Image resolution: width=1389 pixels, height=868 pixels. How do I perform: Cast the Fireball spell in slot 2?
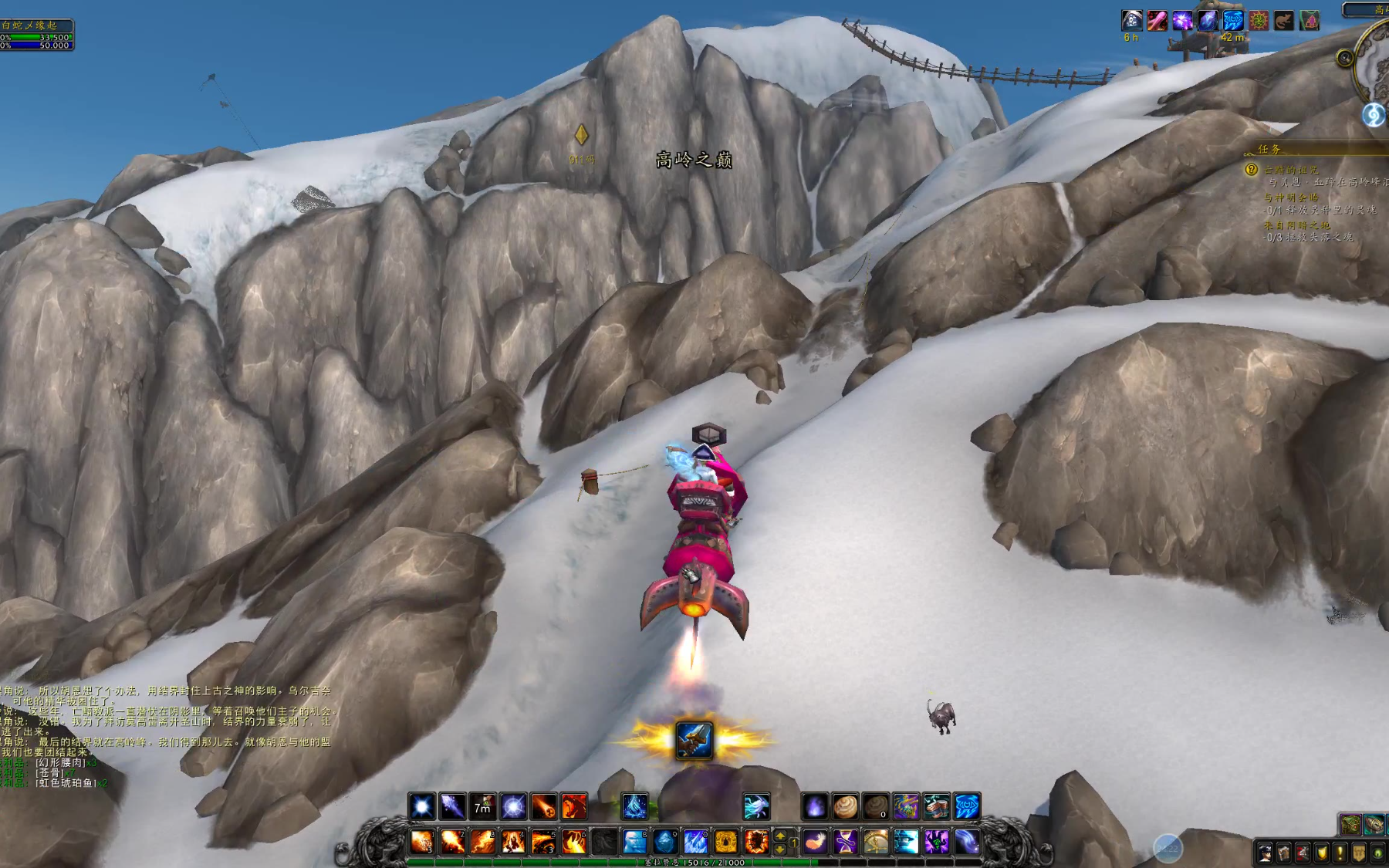(453, 842)
